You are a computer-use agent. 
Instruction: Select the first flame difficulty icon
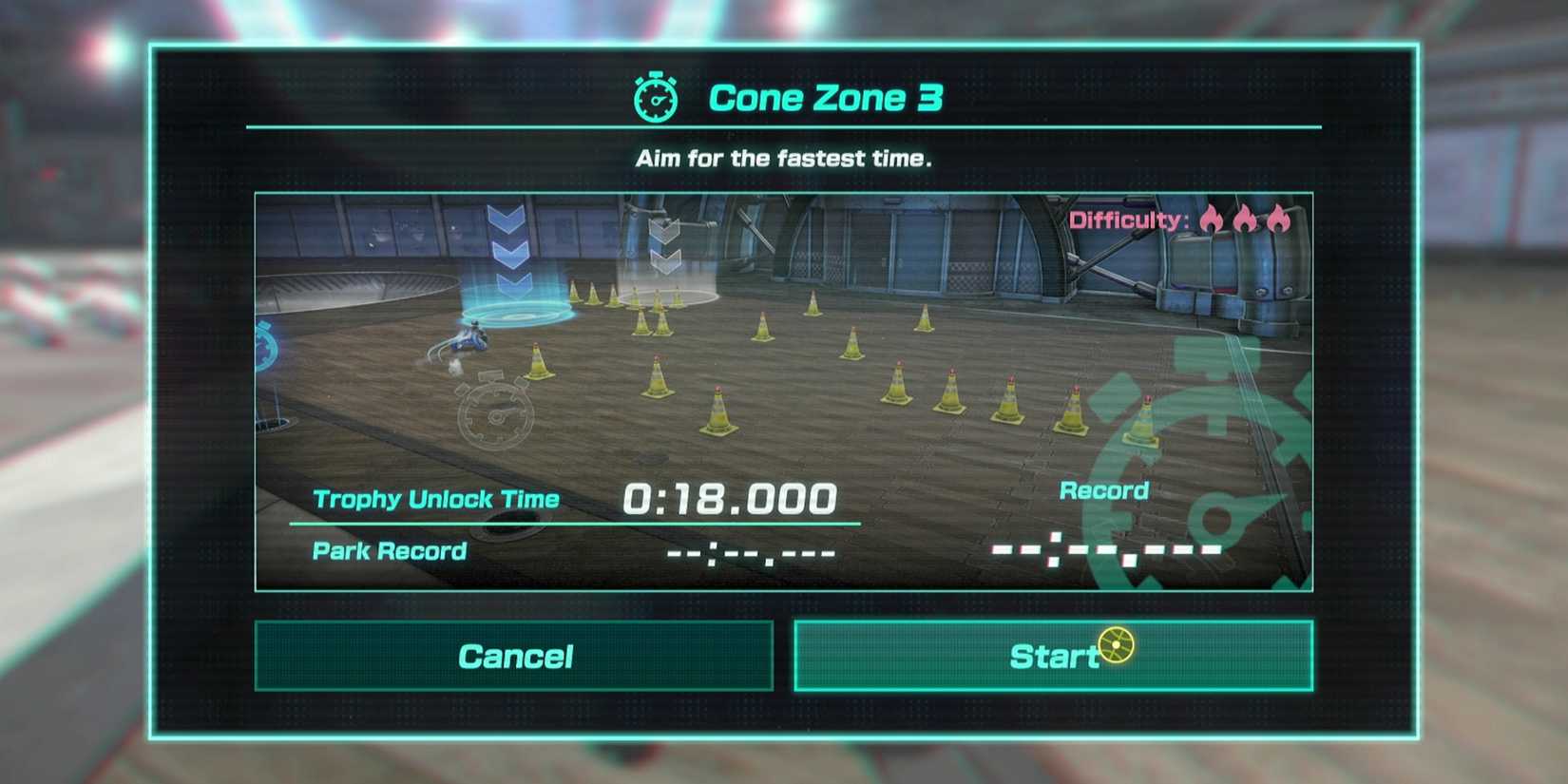coord(1212,220)
